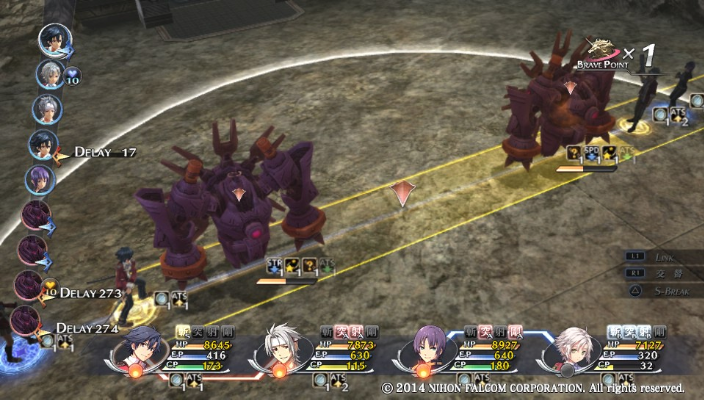704x400 pixels.
Task: Select the enemy turn icon marked Delay 273
Action: click(x=29, y=287)
